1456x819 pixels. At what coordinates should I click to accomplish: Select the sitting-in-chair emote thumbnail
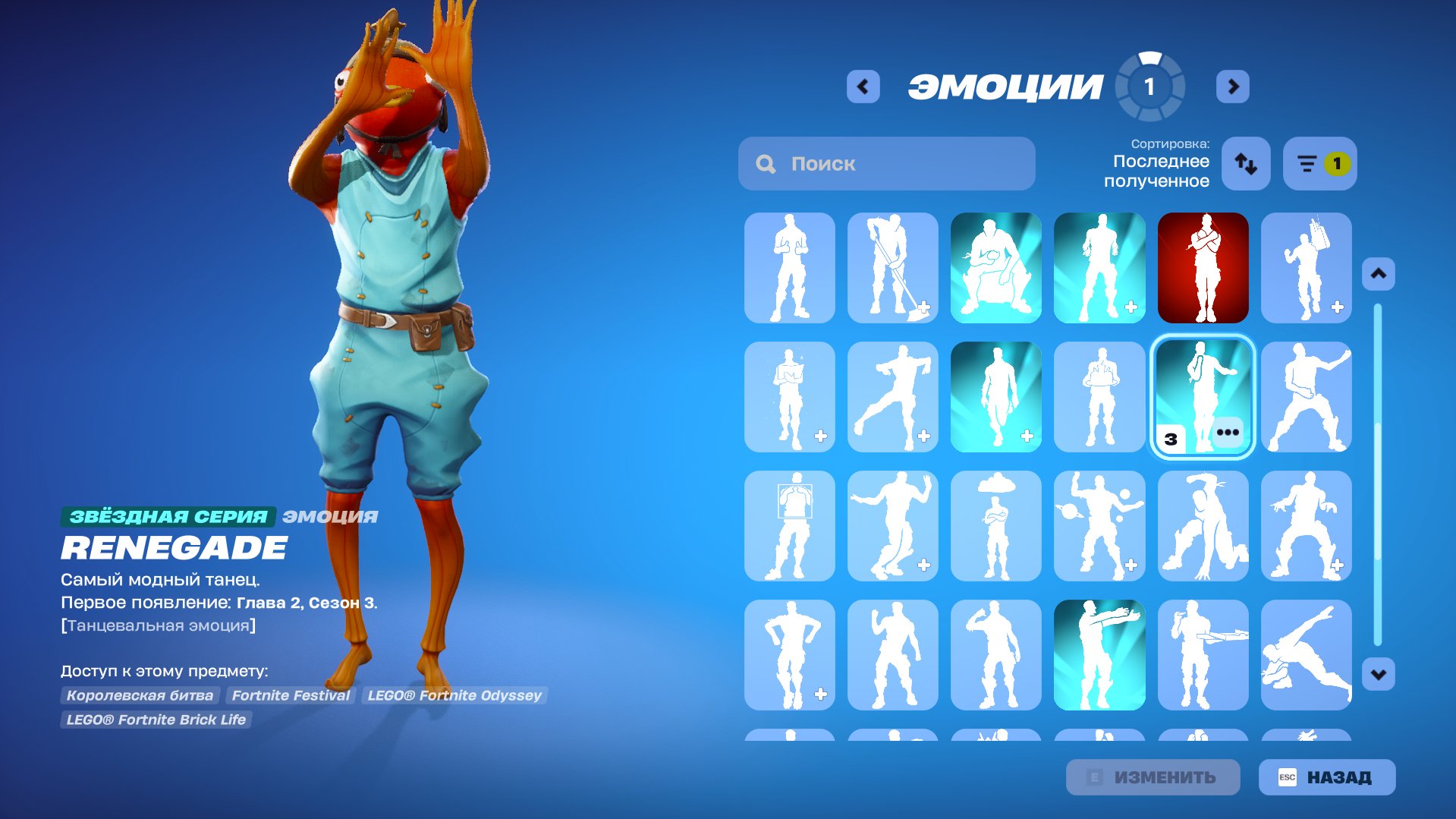click(995, 266)
